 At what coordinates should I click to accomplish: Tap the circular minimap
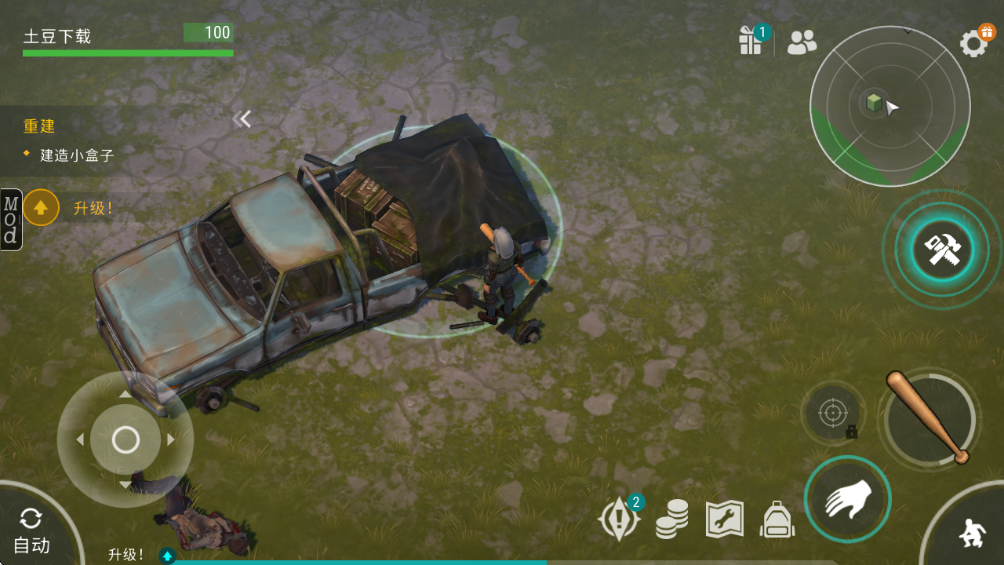(889, 106)
